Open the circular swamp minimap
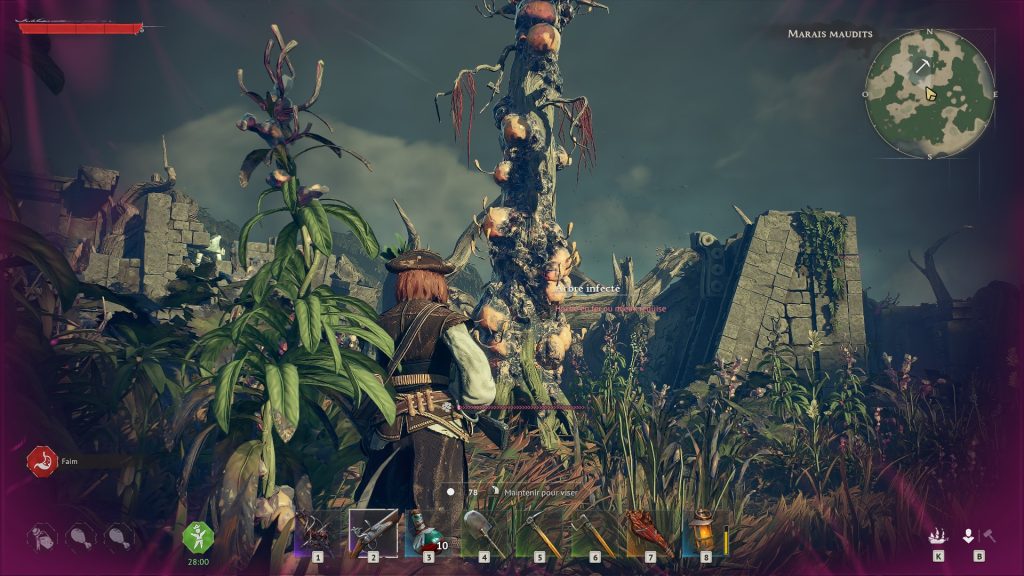 [x=929, y=93]
